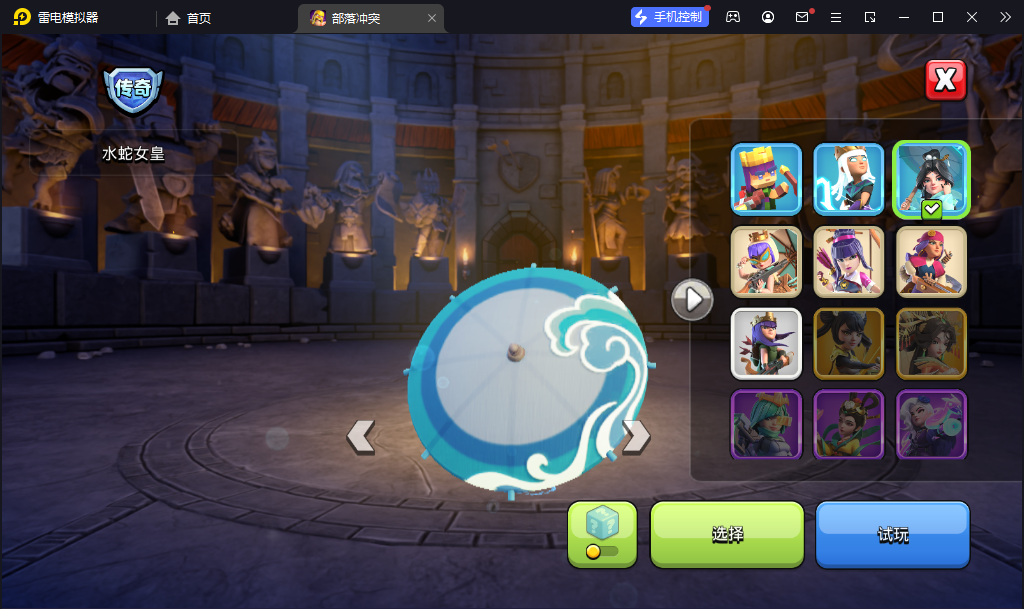Rotate preview with the right chevron arrow
Screen dimensions: 1024x609
coord(636,436)
